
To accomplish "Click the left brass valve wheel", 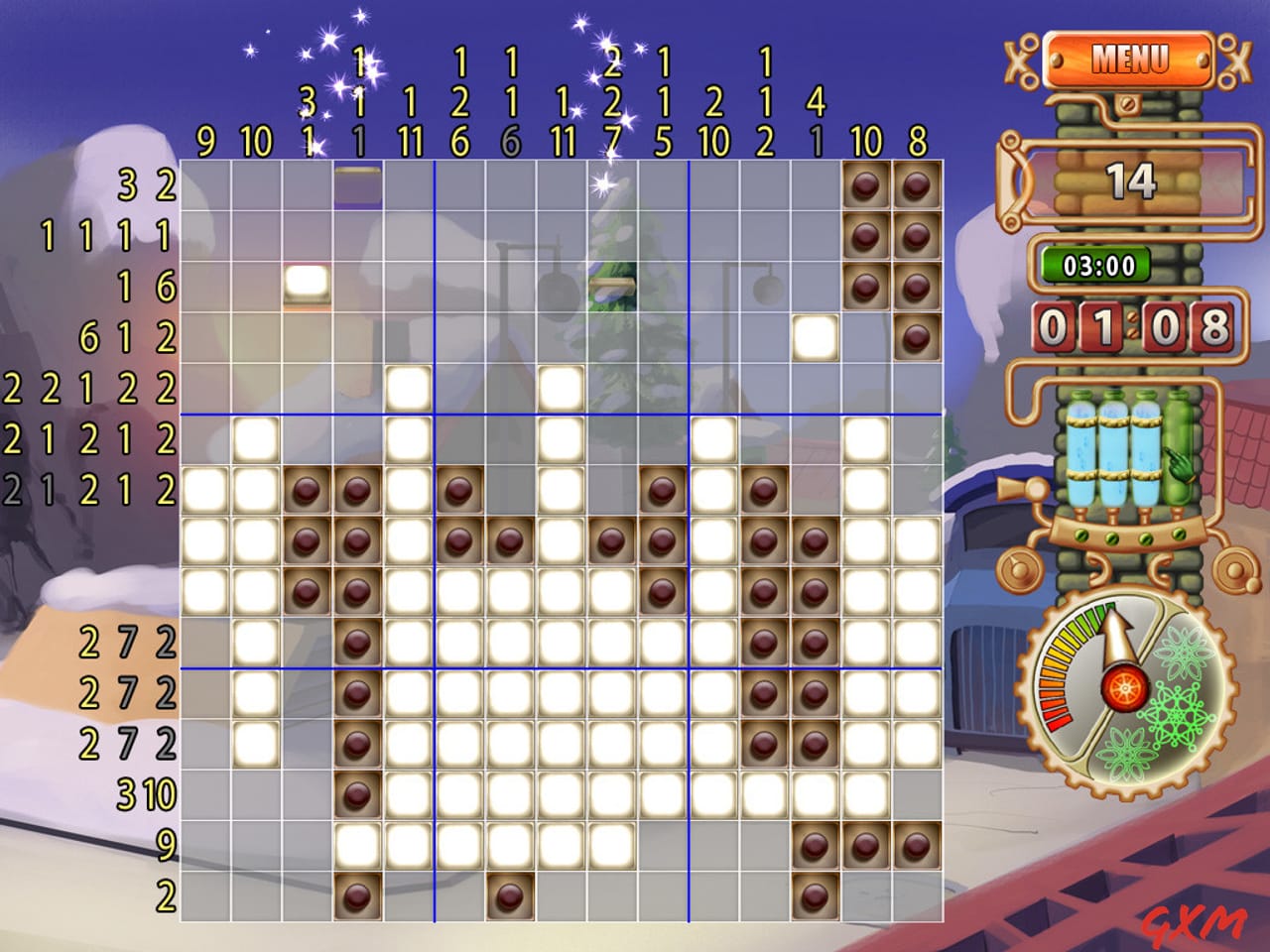I will (x=1017, y=570).
